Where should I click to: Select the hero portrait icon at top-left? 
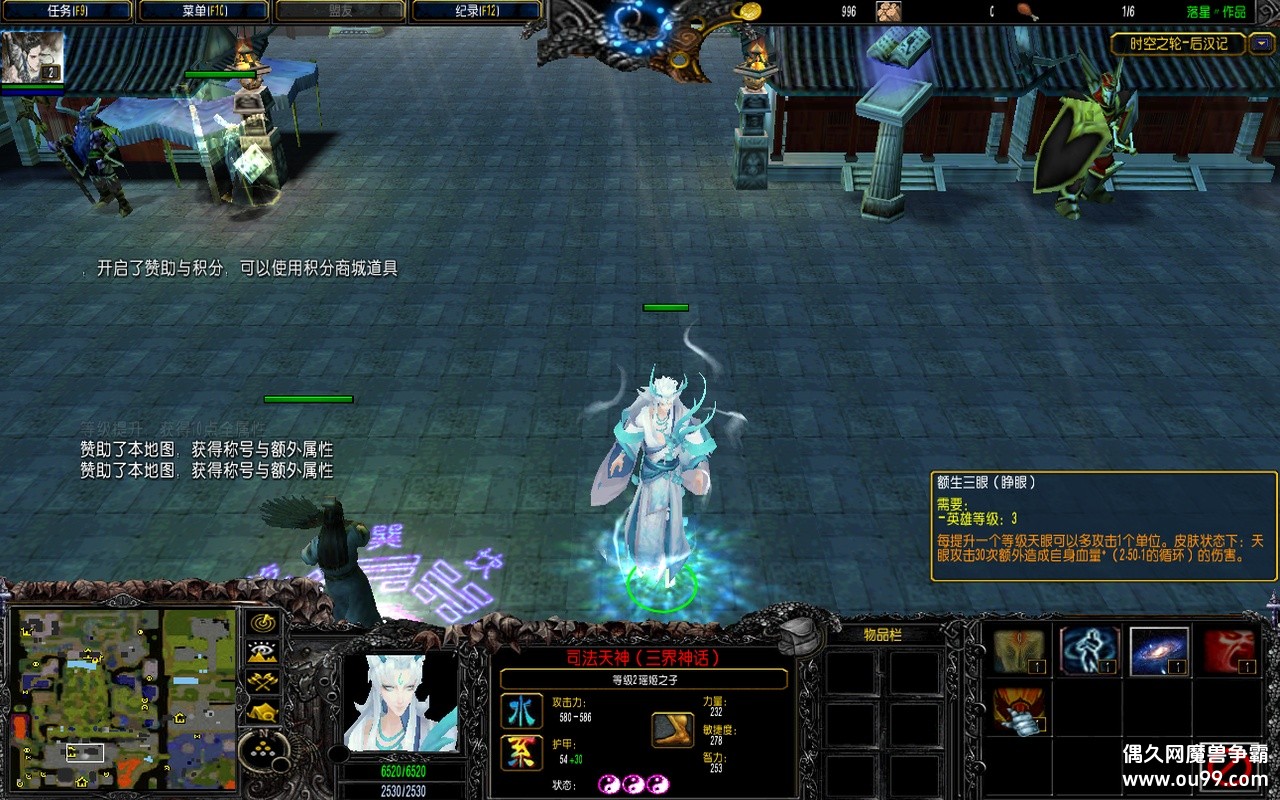point(33,56)
